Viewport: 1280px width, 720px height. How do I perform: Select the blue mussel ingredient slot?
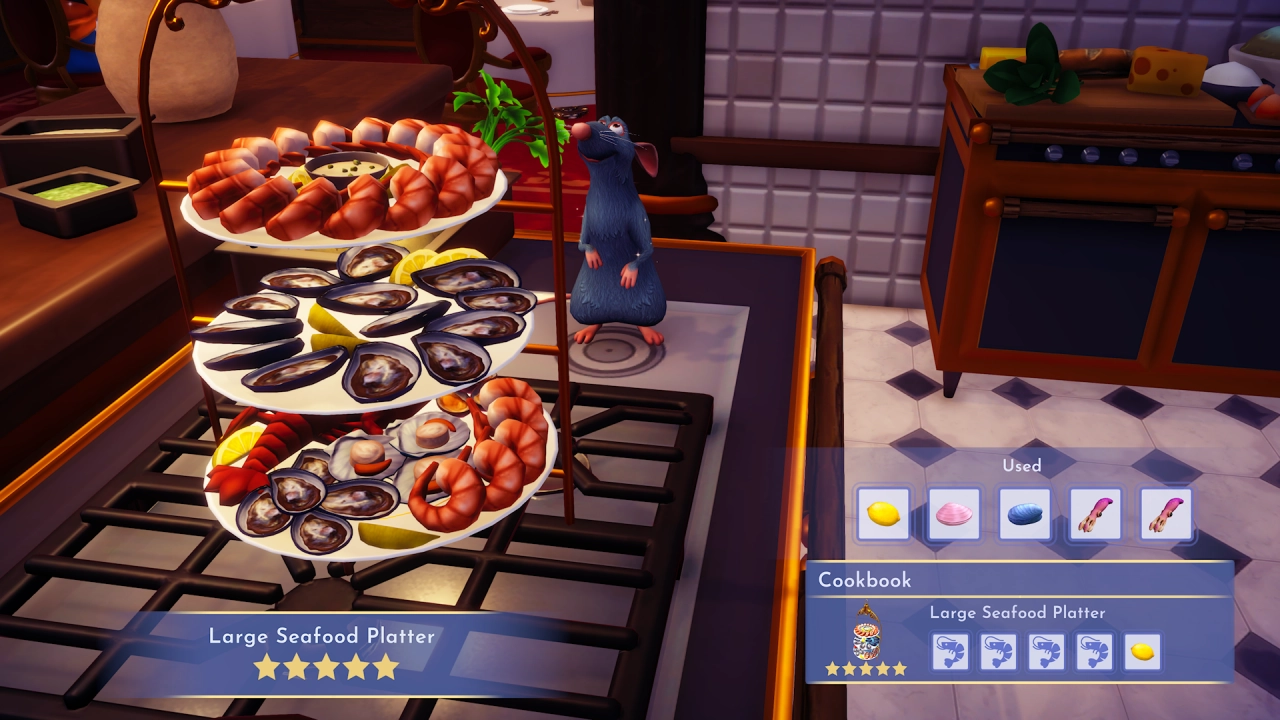pyautogui.click(x=1025, y=514)
